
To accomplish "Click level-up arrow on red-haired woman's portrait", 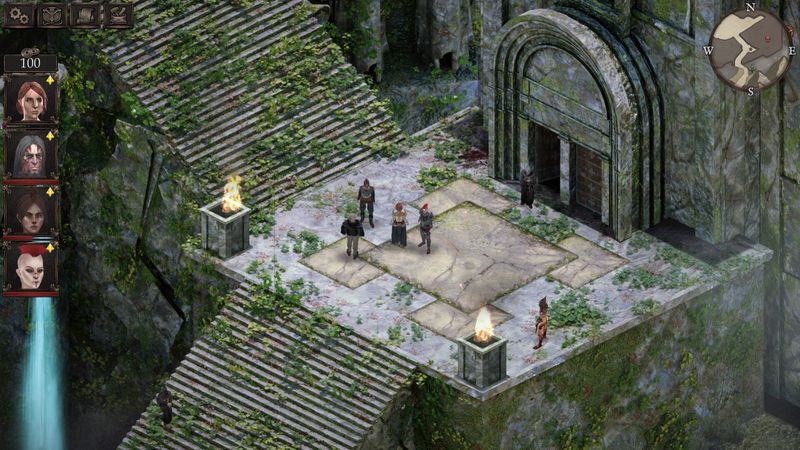I will point(51,79).
